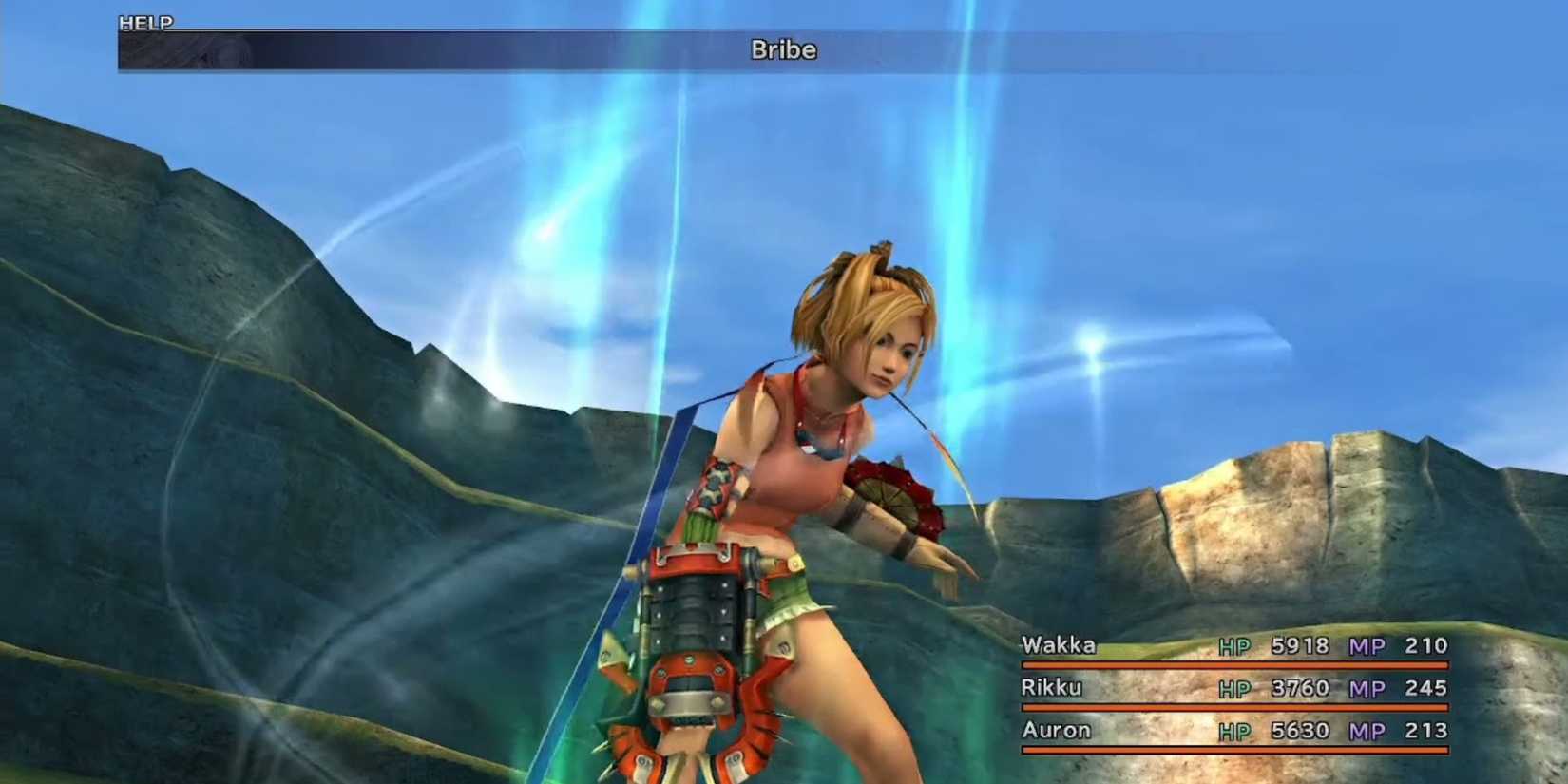Click the purple MP label in Wakka's row
This screenshot has height=784, width=1568.
click(x=1365, y=645)
